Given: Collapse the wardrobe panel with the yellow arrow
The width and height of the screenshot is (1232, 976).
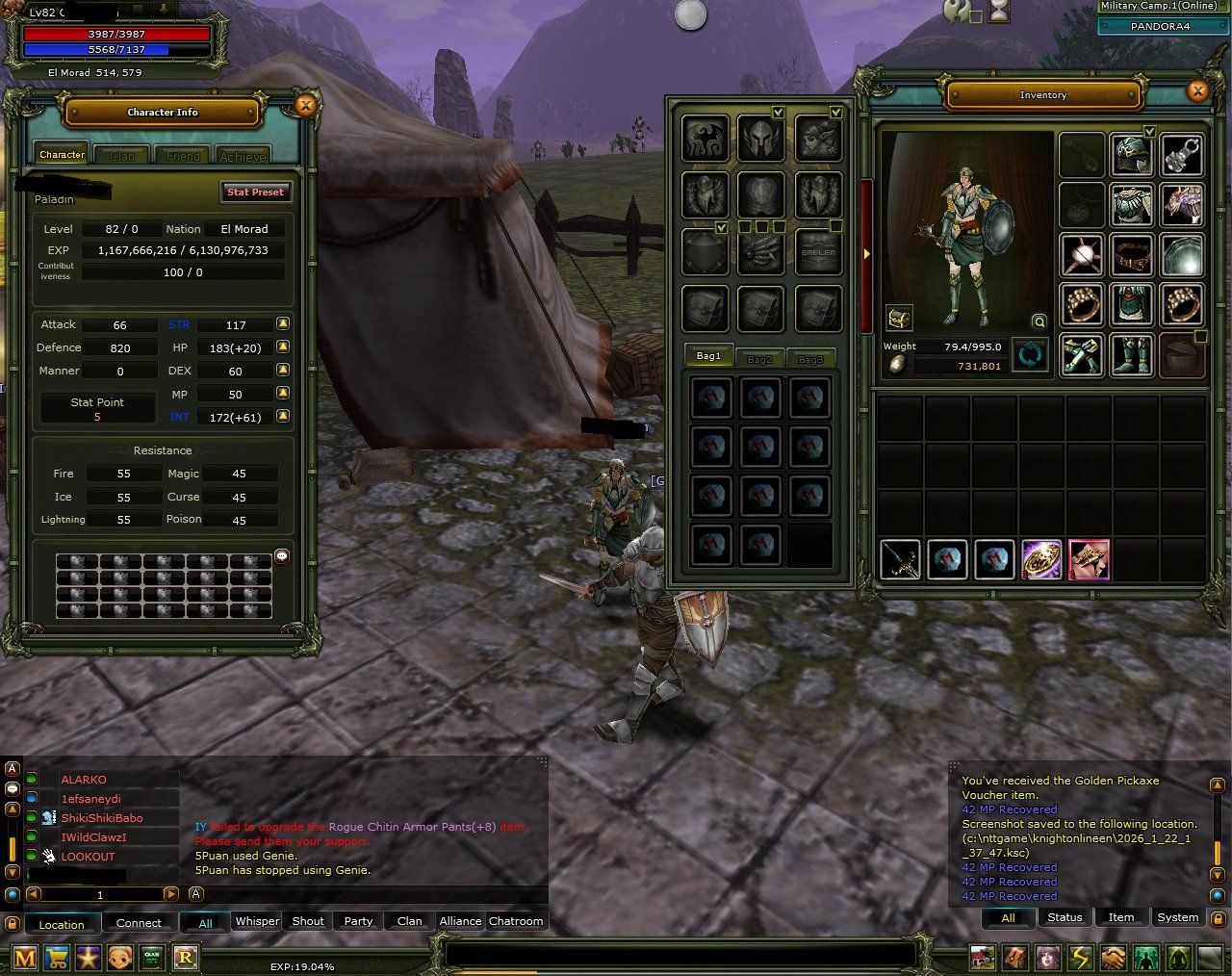Looking at the screenshot, I should click(x=867, y=253).
